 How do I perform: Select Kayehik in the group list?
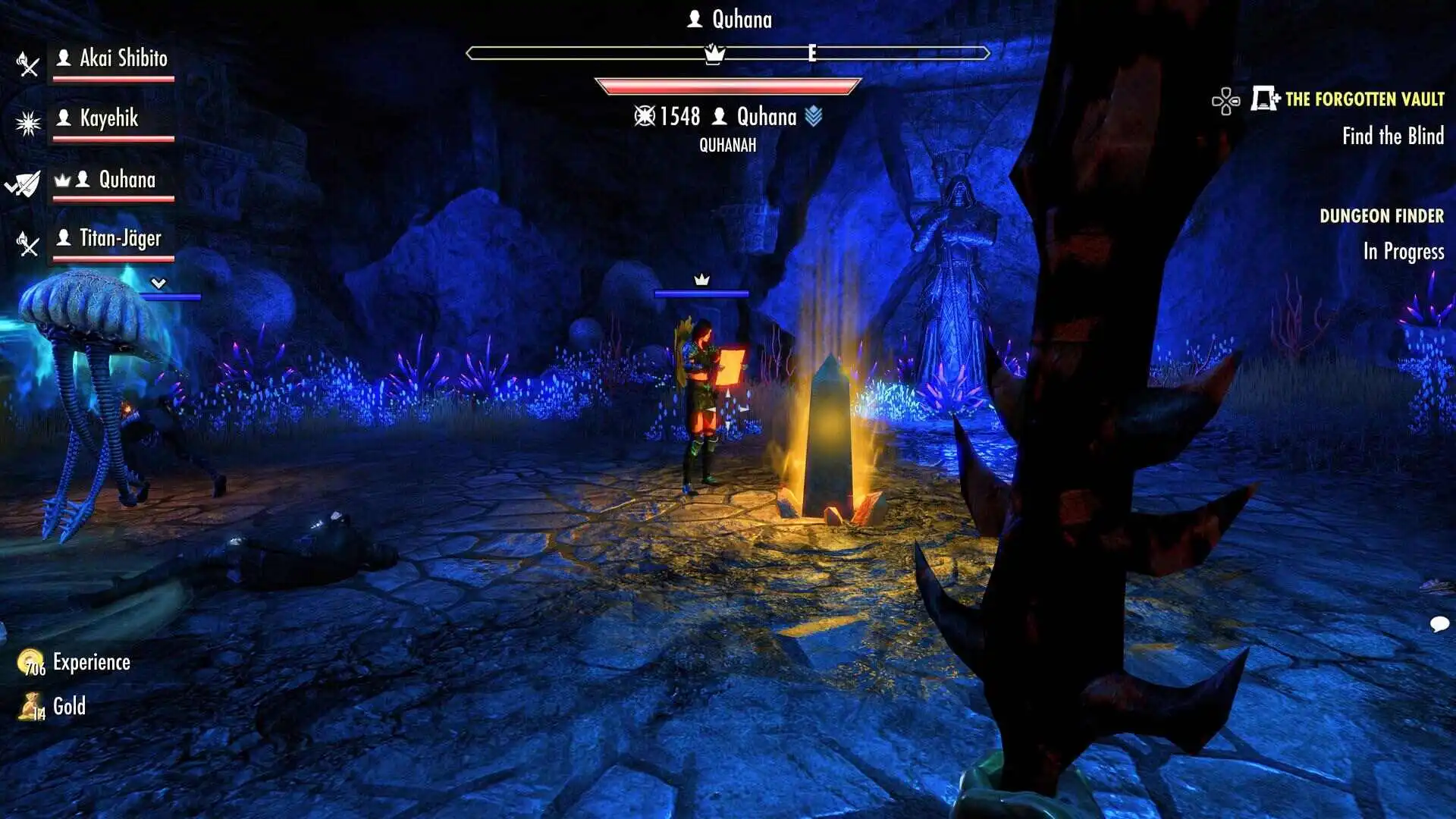(109, 118)
